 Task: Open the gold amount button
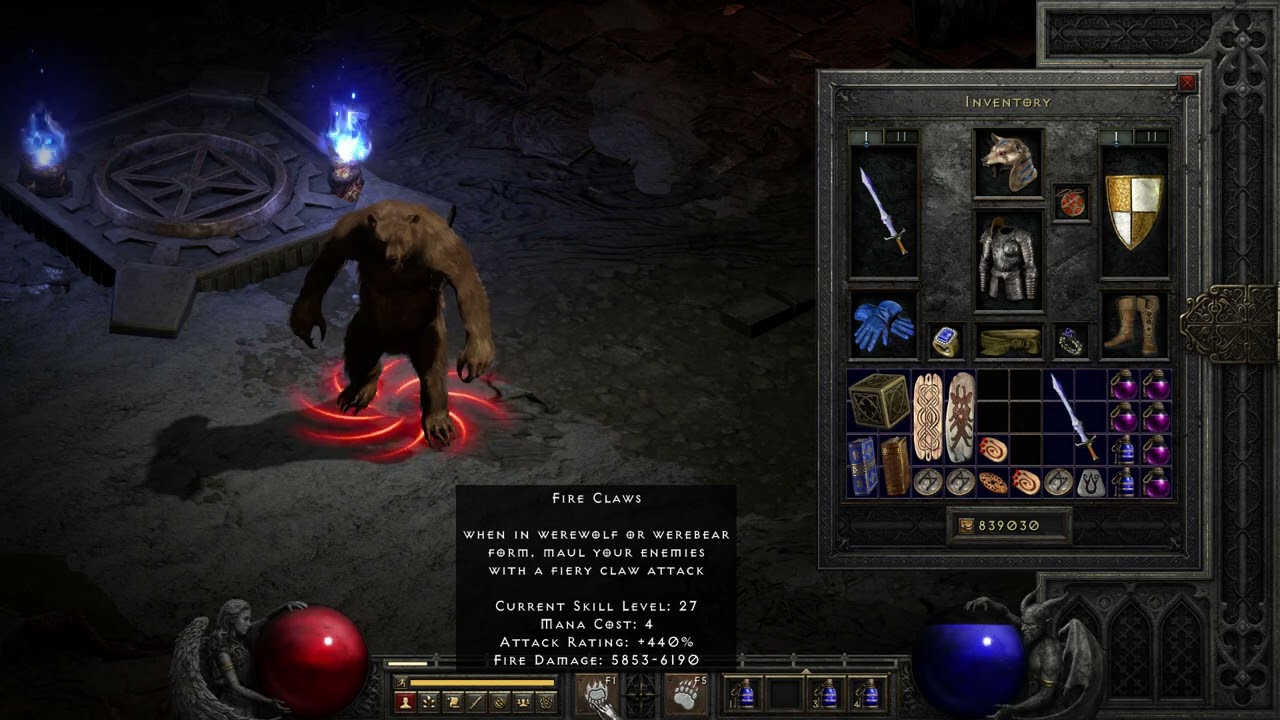(1008, 525)
